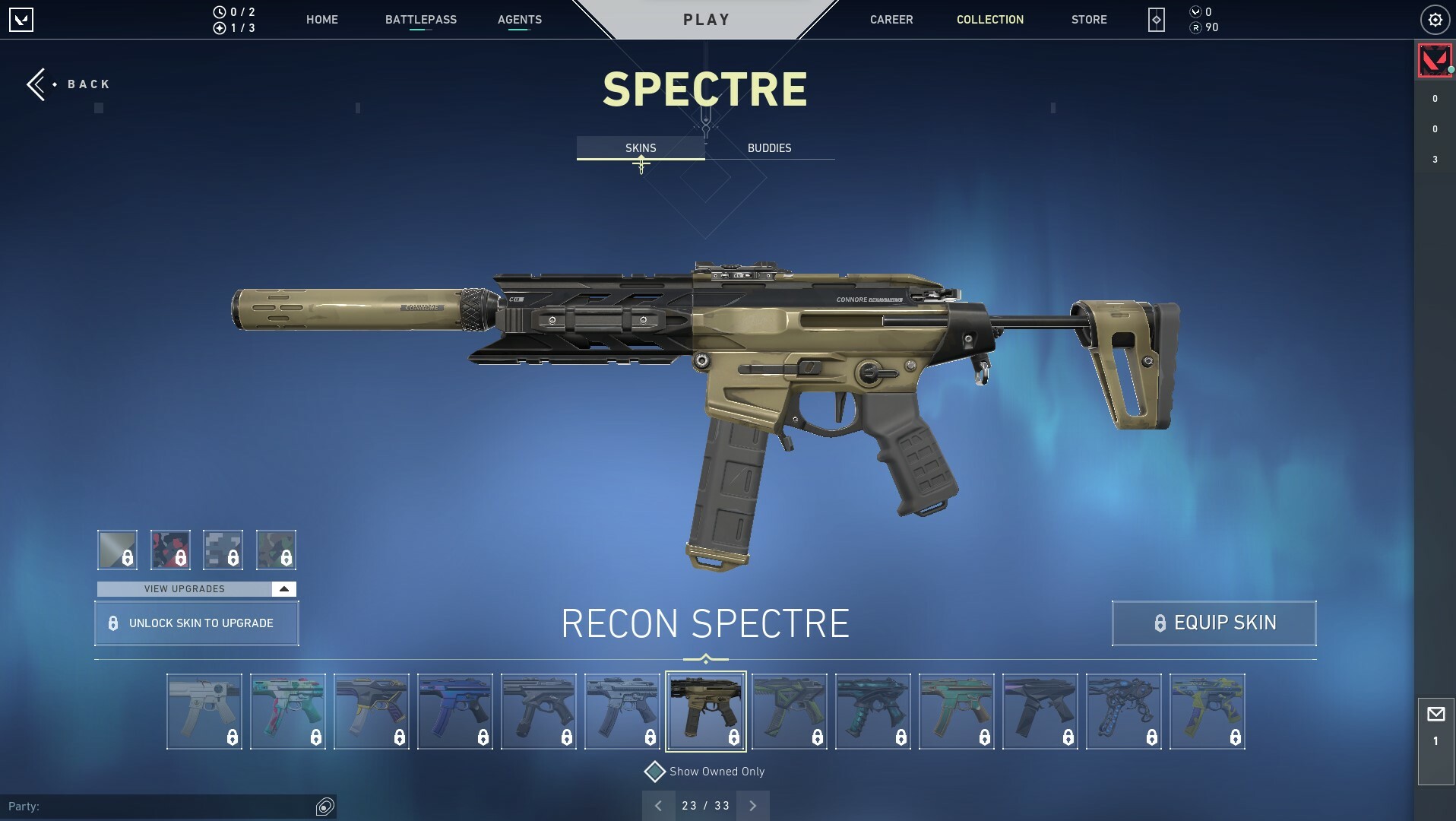Go to the next skin page
Image resolution: width=1456 pixels, height=821 pixels.
click(752, 806)
